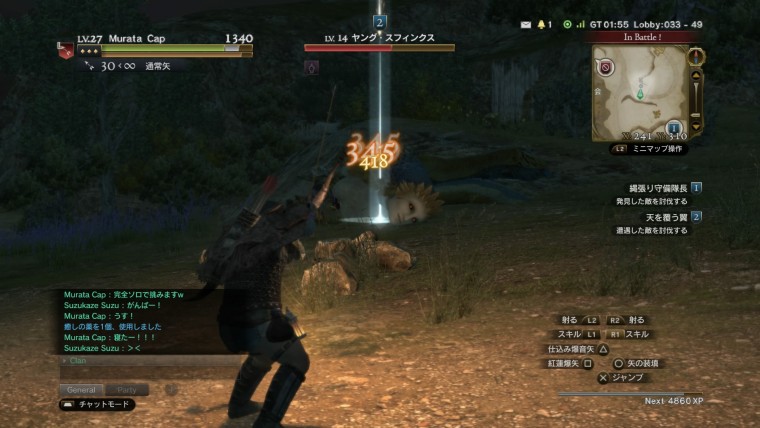
Task: Select quest objective 天を覆う翼
Action: click(x=658, y=217)
